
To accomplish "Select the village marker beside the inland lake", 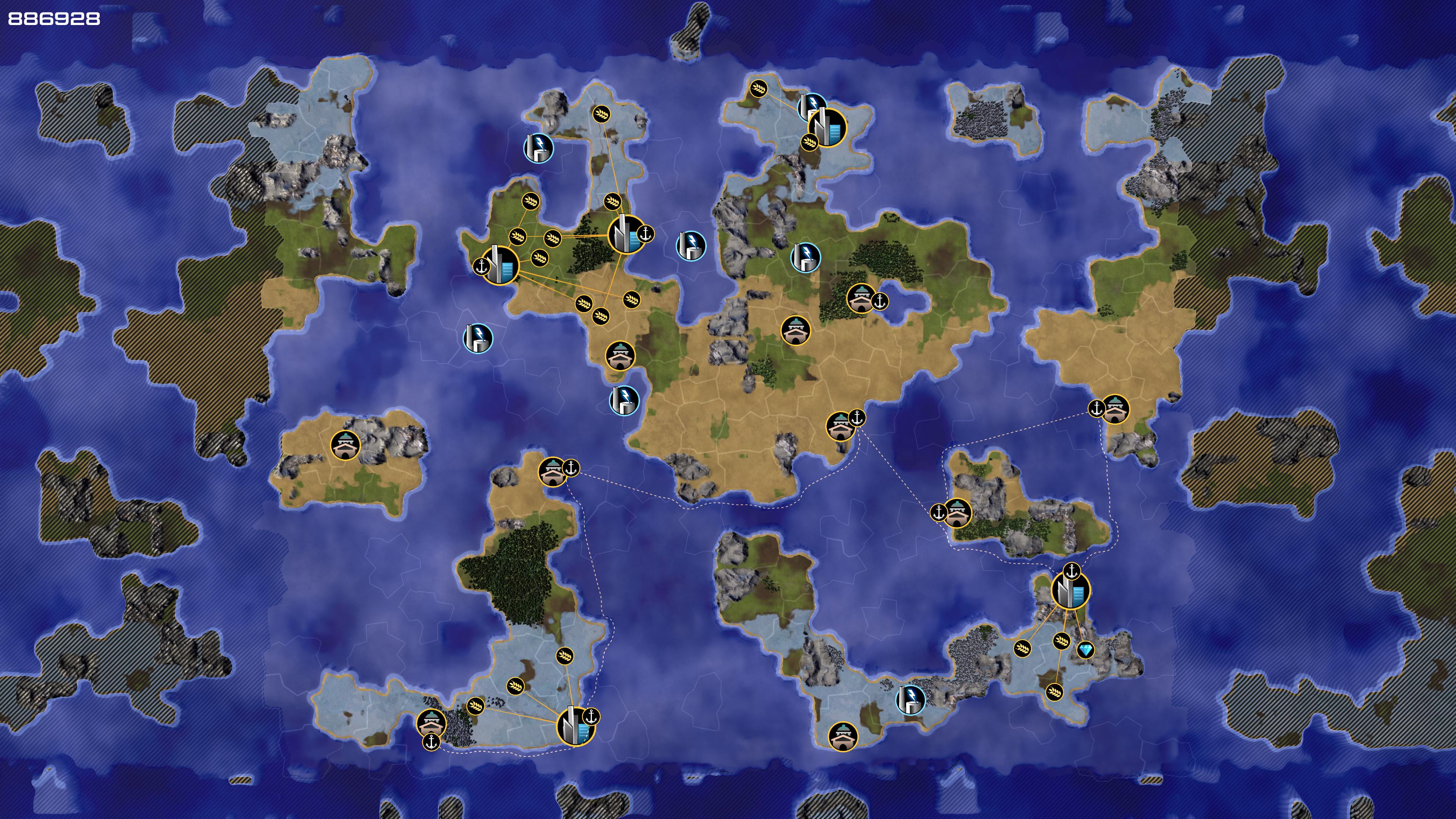I will click(861, 298).
